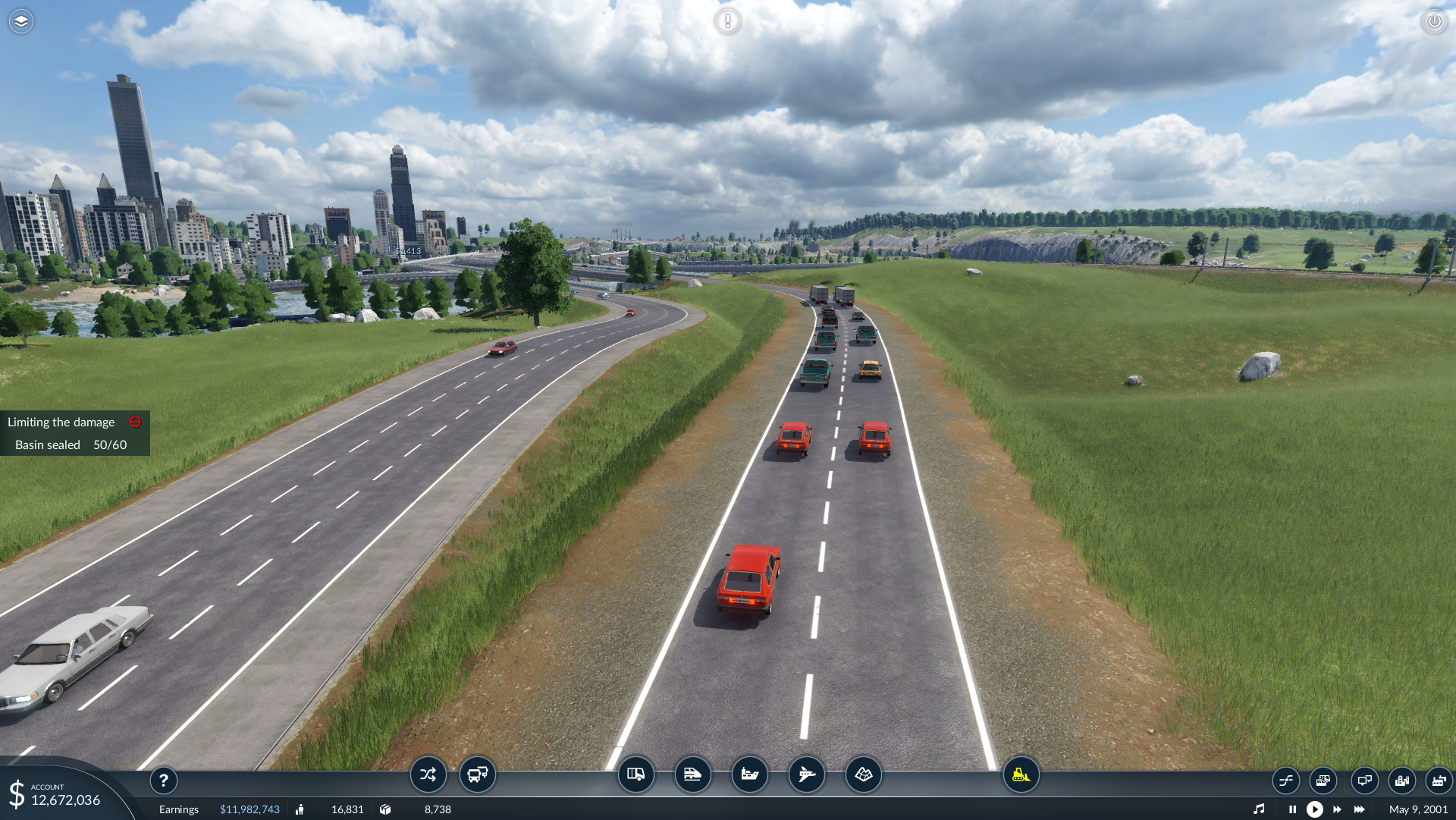The height and width of the screenshot is (820, 1456).
Task: Open the question mark help button
Action: pos(163,780)
